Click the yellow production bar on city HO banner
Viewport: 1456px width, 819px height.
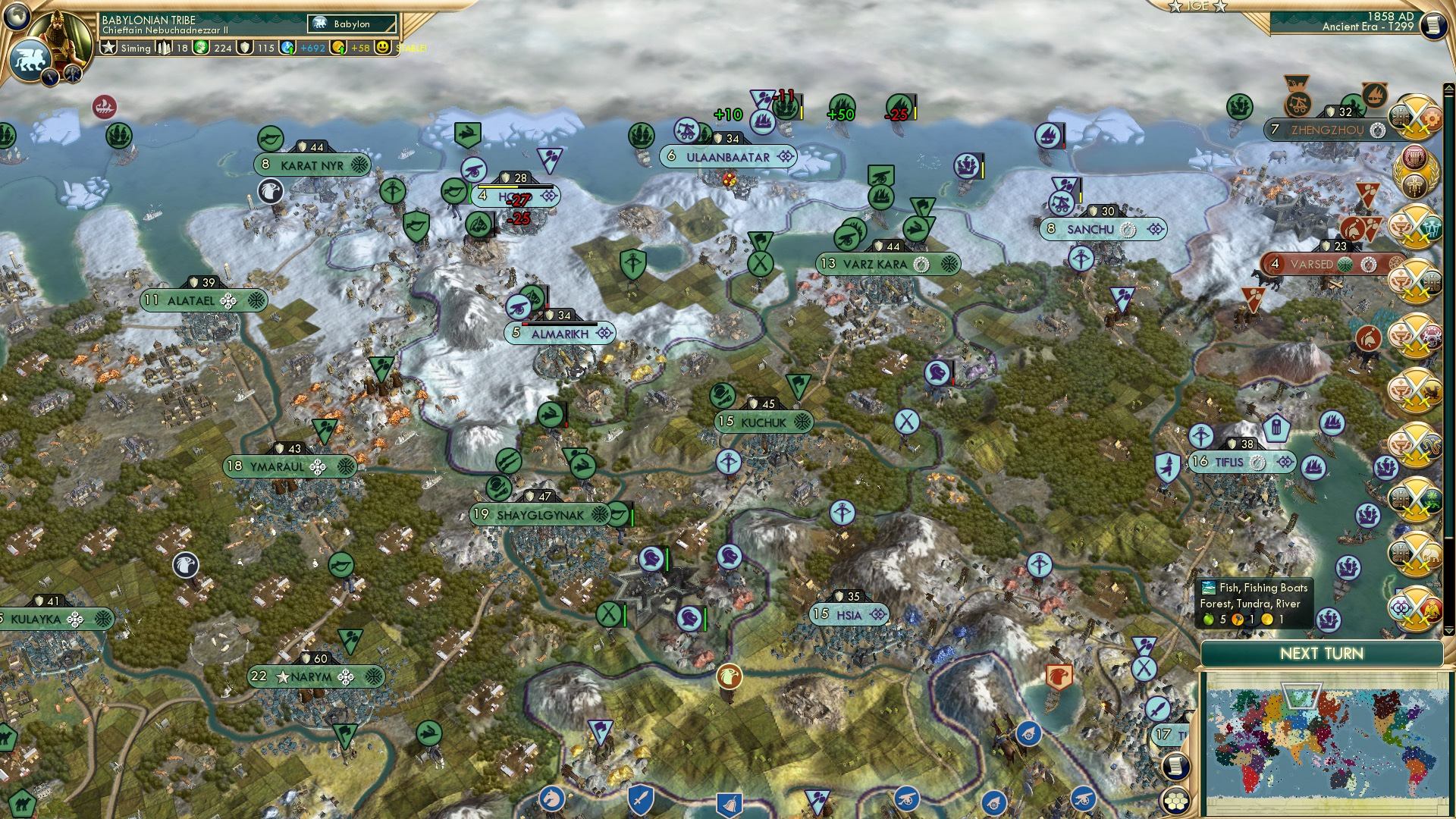coord(498,187)
